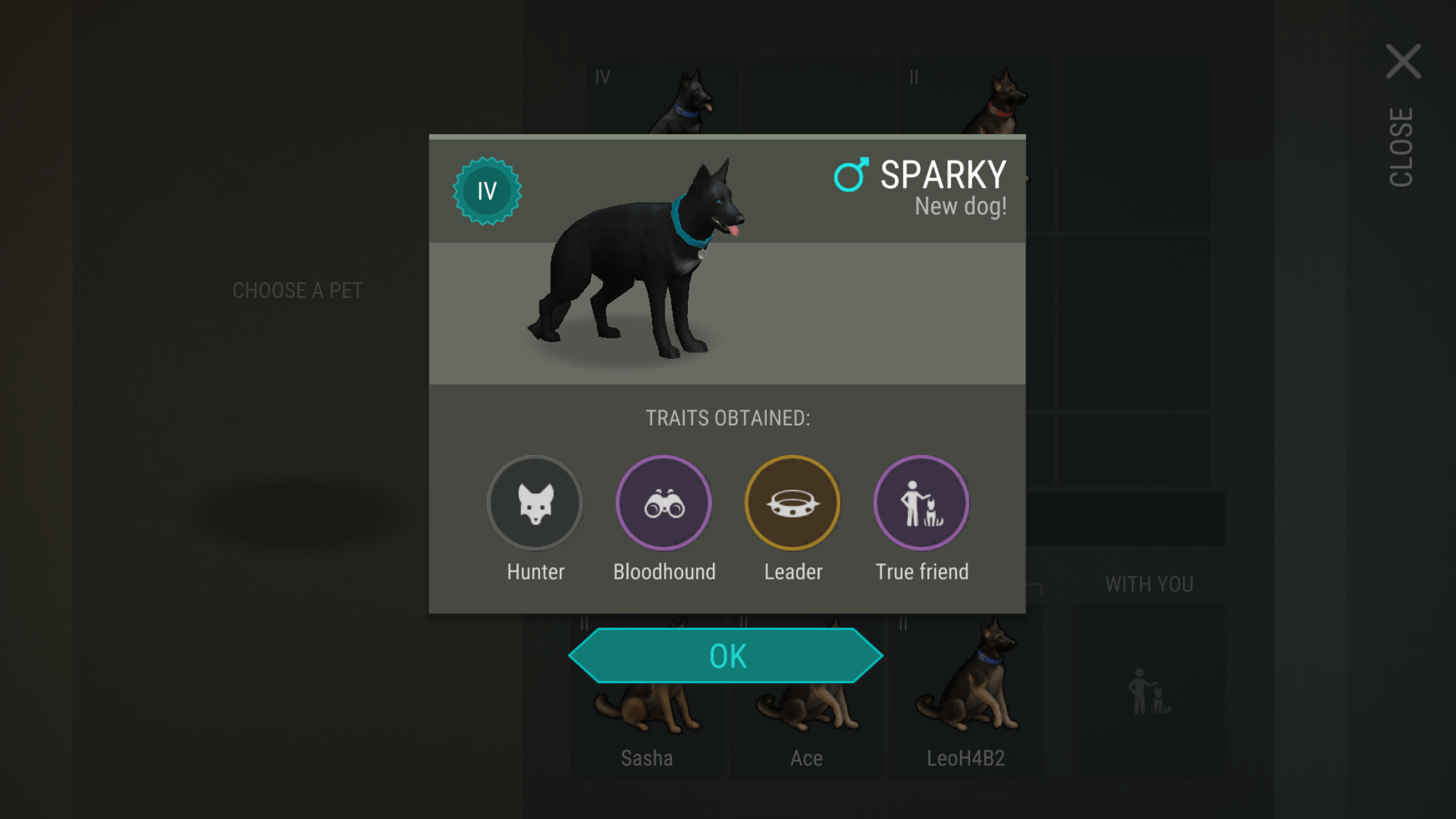
Task: Select the Bloodhound binoculars trait icon
Action: pyautogui.click(x=663, y=502)
